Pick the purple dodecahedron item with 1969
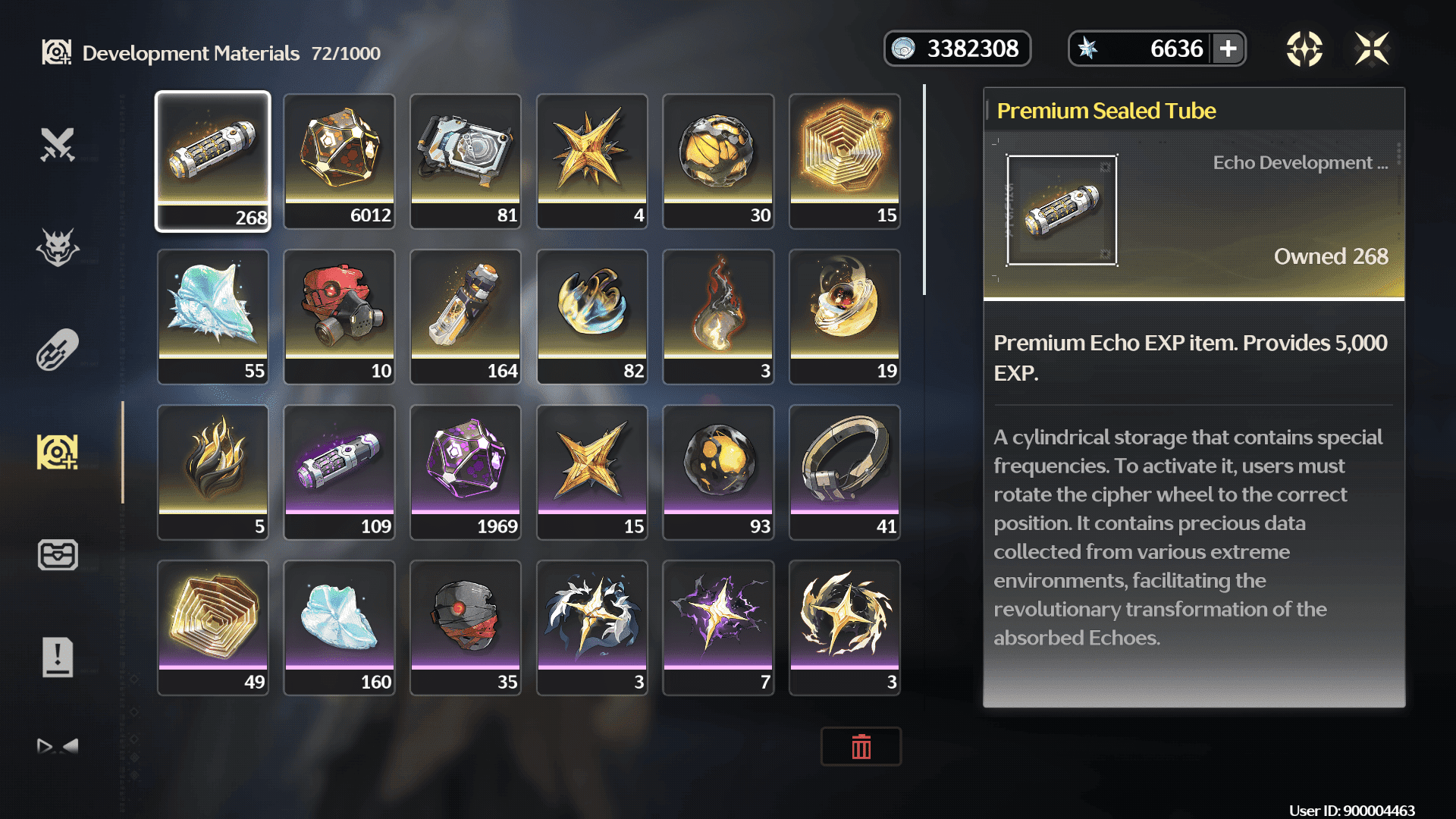Screen dimensions: 1456x819 tap(466, 472)
